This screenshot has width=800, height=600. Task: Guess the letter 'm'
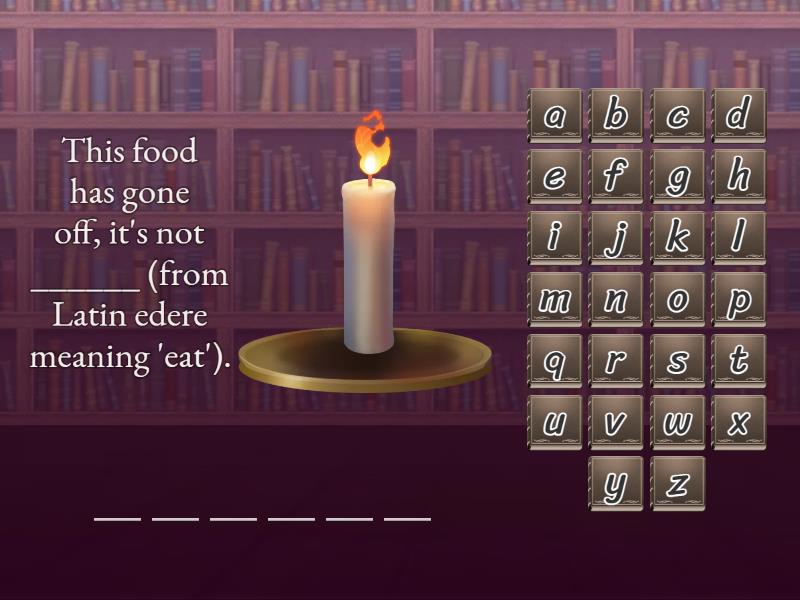[554, 300]
